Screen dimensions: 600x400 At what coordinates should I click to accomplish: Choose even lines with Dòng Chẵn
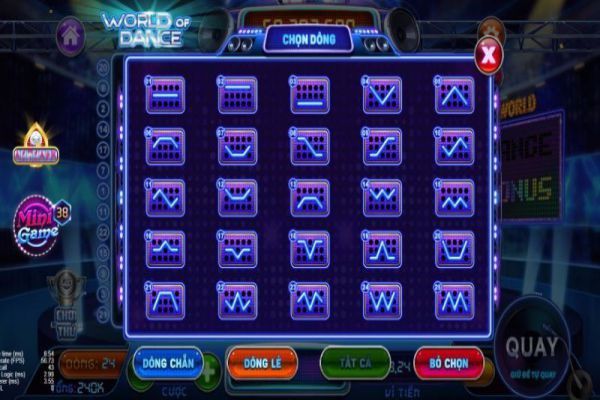pos(165,362)
